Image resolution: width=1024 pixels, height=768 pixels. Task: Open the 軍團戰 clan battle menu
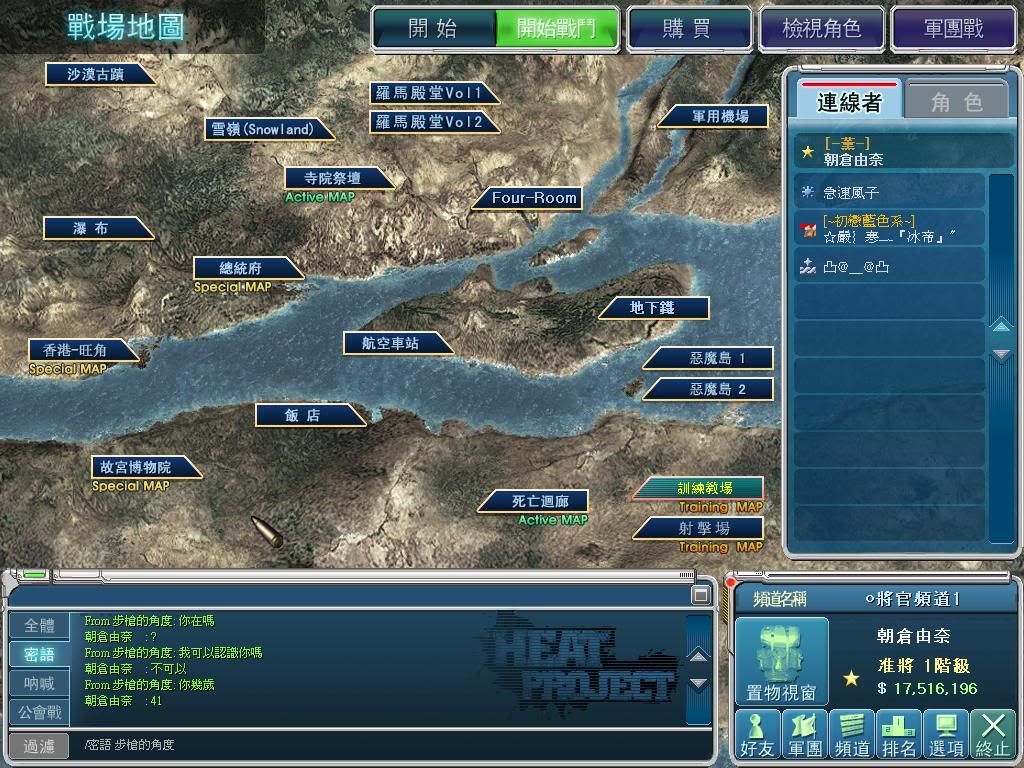(x=953, y=28)
